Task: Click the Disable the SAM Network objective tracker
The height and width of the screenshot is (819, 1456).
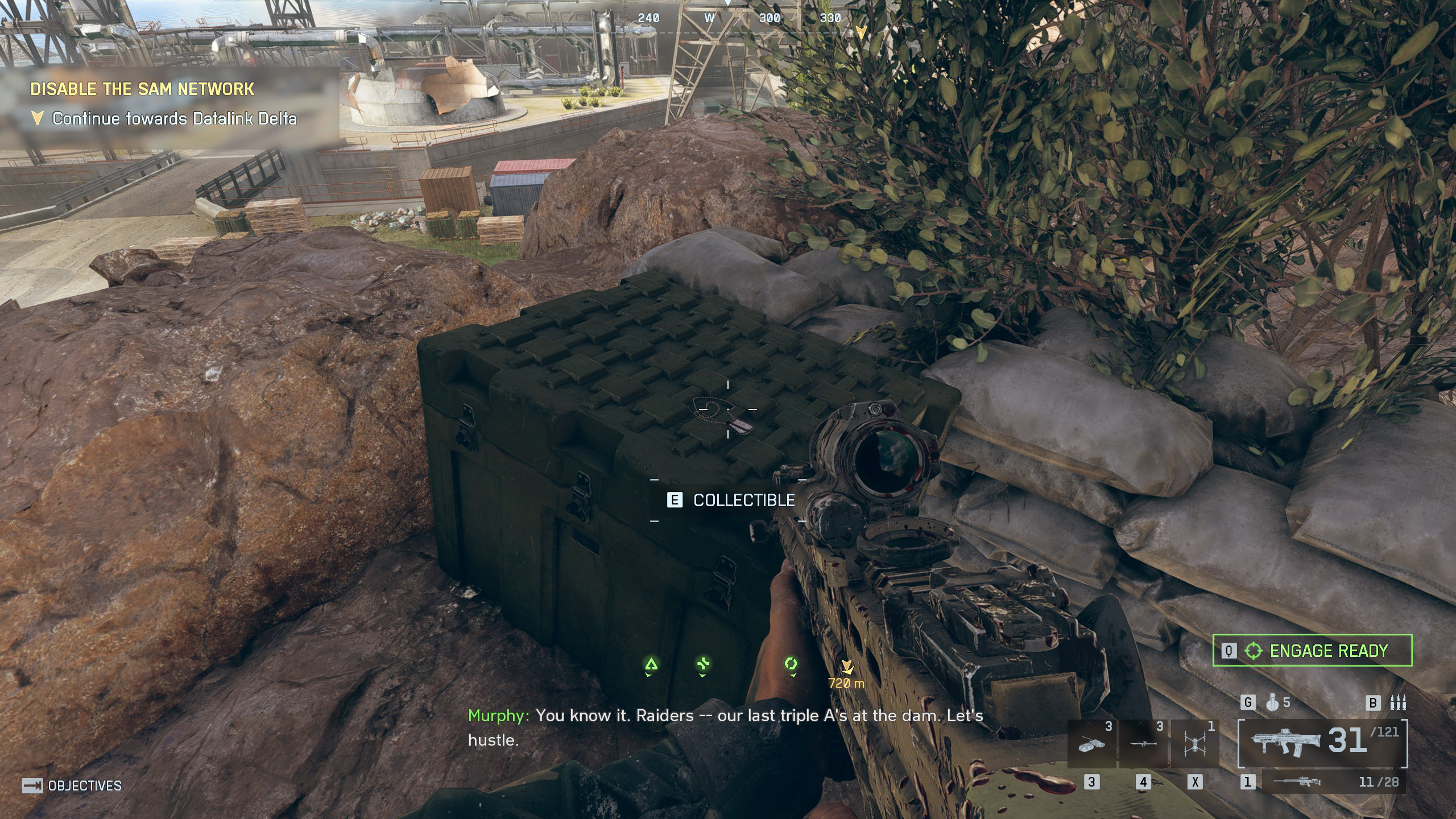Action: pyautogui.click(x=142, y=89)
